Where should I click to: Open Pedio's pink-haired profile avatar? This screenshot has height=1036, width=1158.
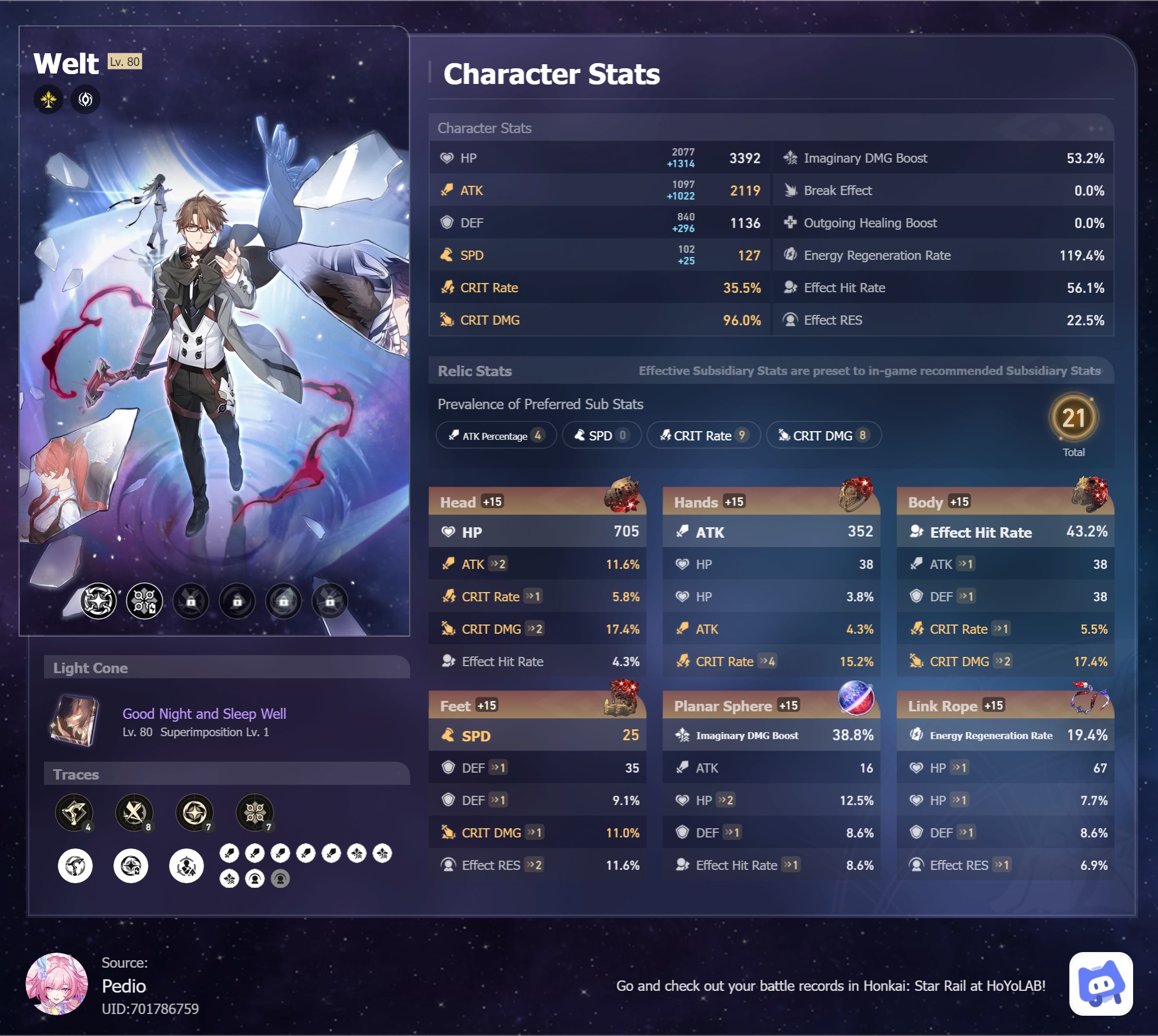57,984
